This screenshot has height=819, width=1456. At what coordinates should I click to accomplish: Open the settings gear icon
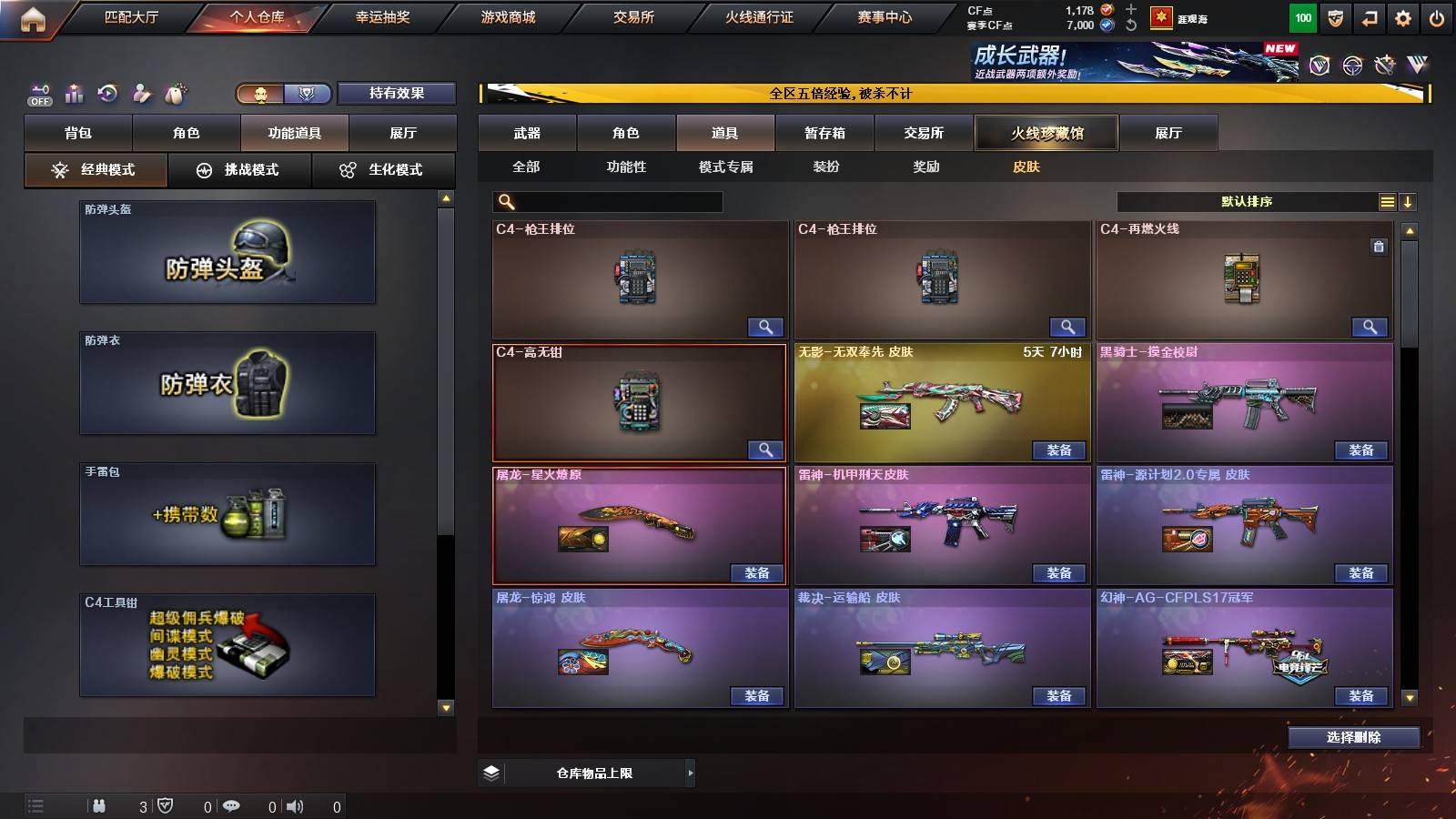click(x=1404, y=16)
